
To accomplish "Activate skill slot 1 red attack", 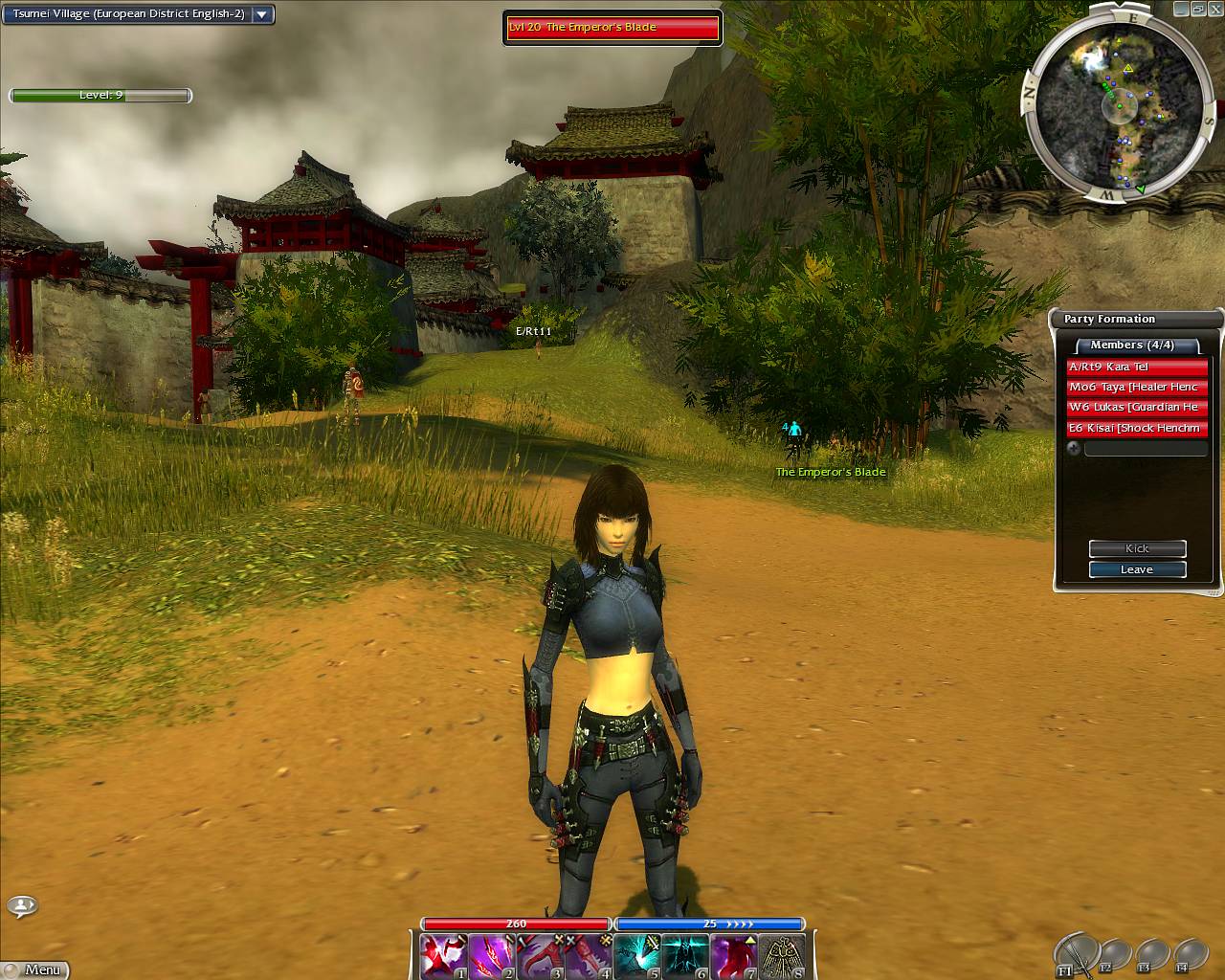I will (x=443, y=956).
